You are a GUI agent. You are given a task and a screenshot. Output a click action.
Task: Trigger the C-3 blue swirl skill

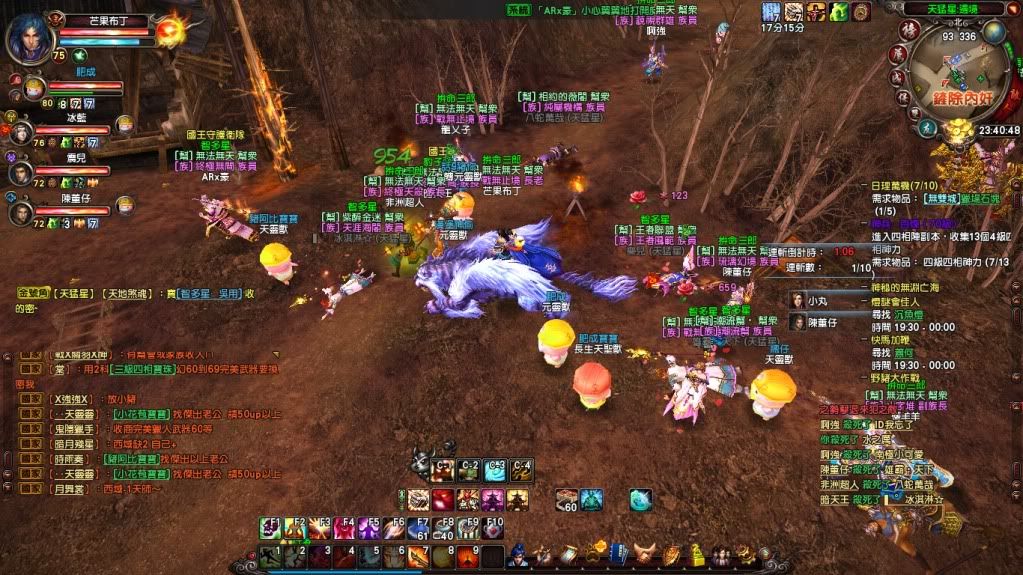(494, 469)
